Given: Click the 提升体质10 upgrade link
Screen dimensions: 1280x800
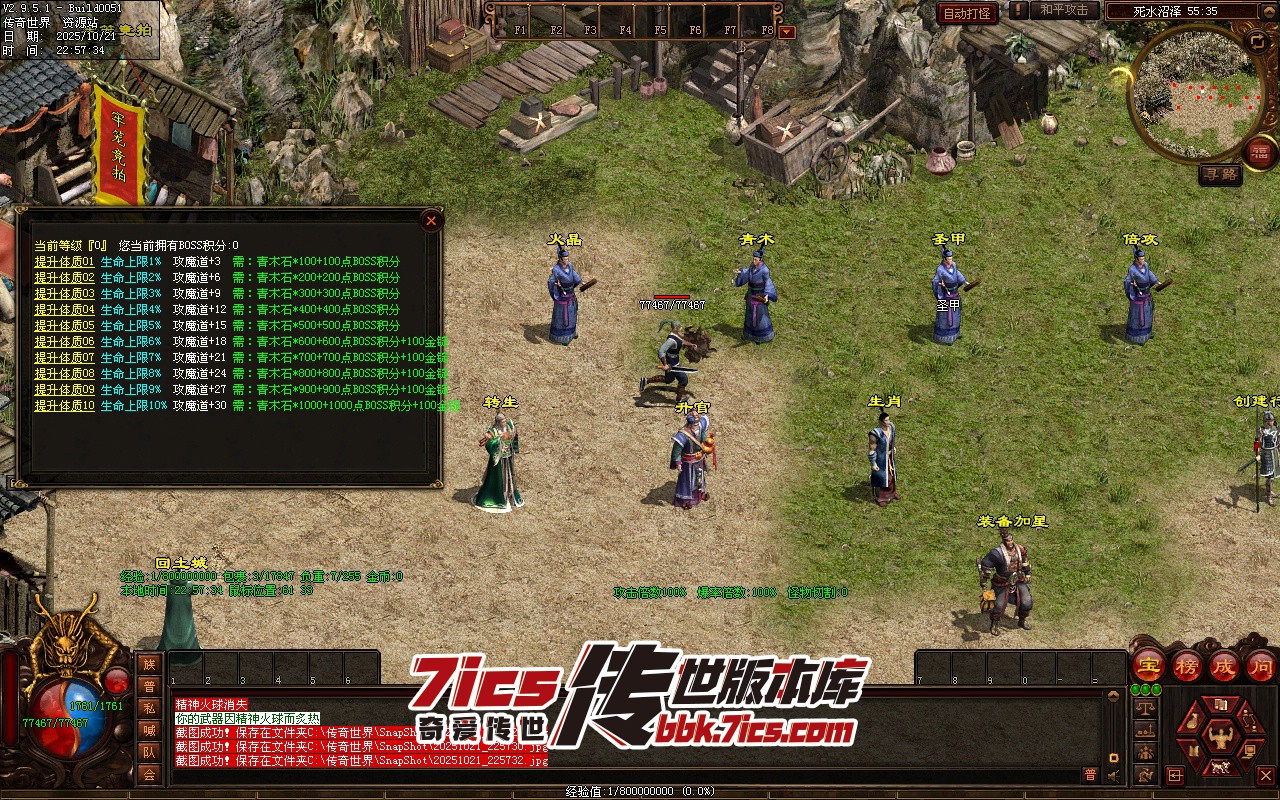Looking at the screenshot, I should (x=64, y=406).
